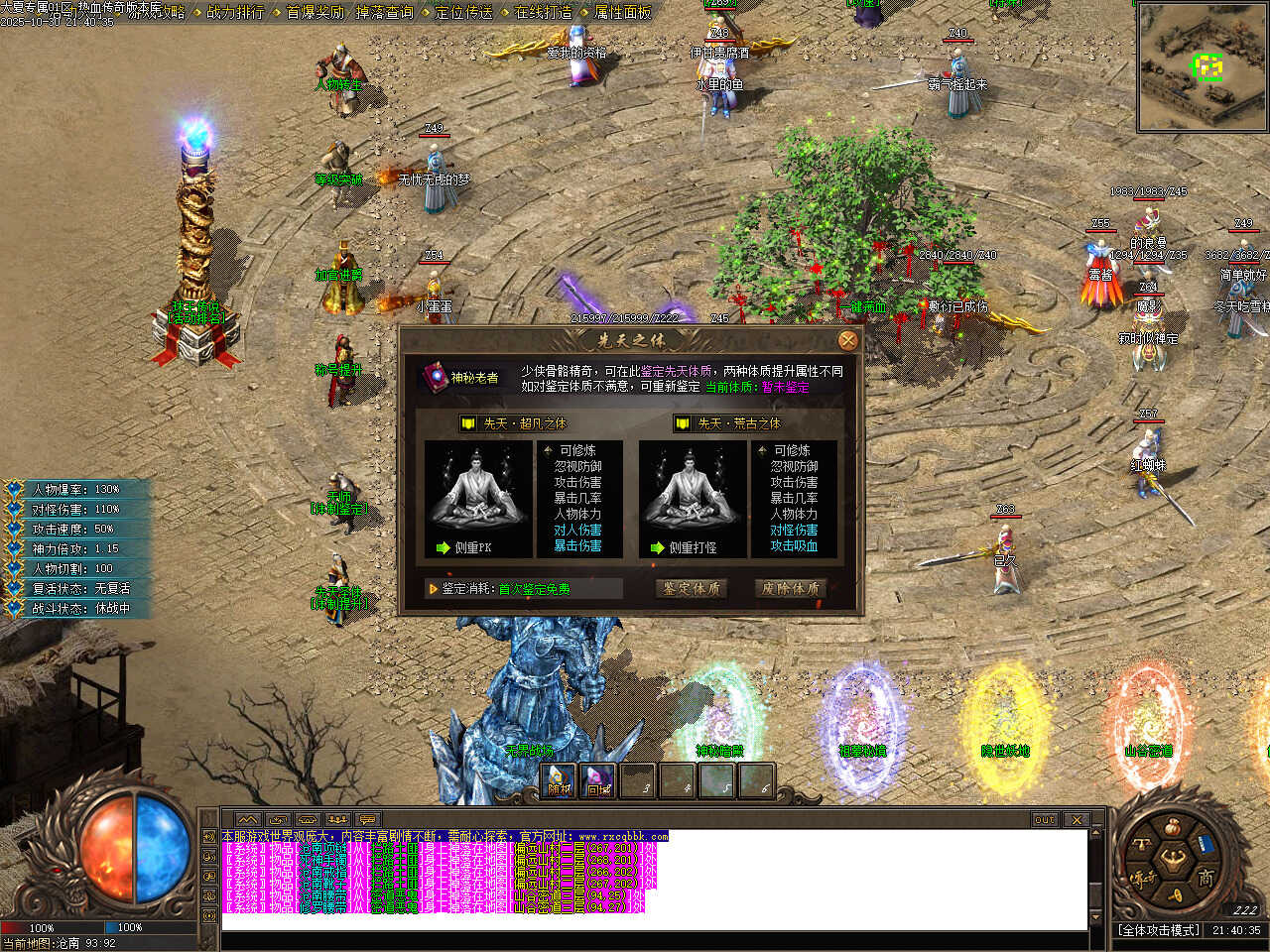This screenshot has width=1270, height=952.
Task: Click the 鉴定体质 button
Action: point(692,588)
